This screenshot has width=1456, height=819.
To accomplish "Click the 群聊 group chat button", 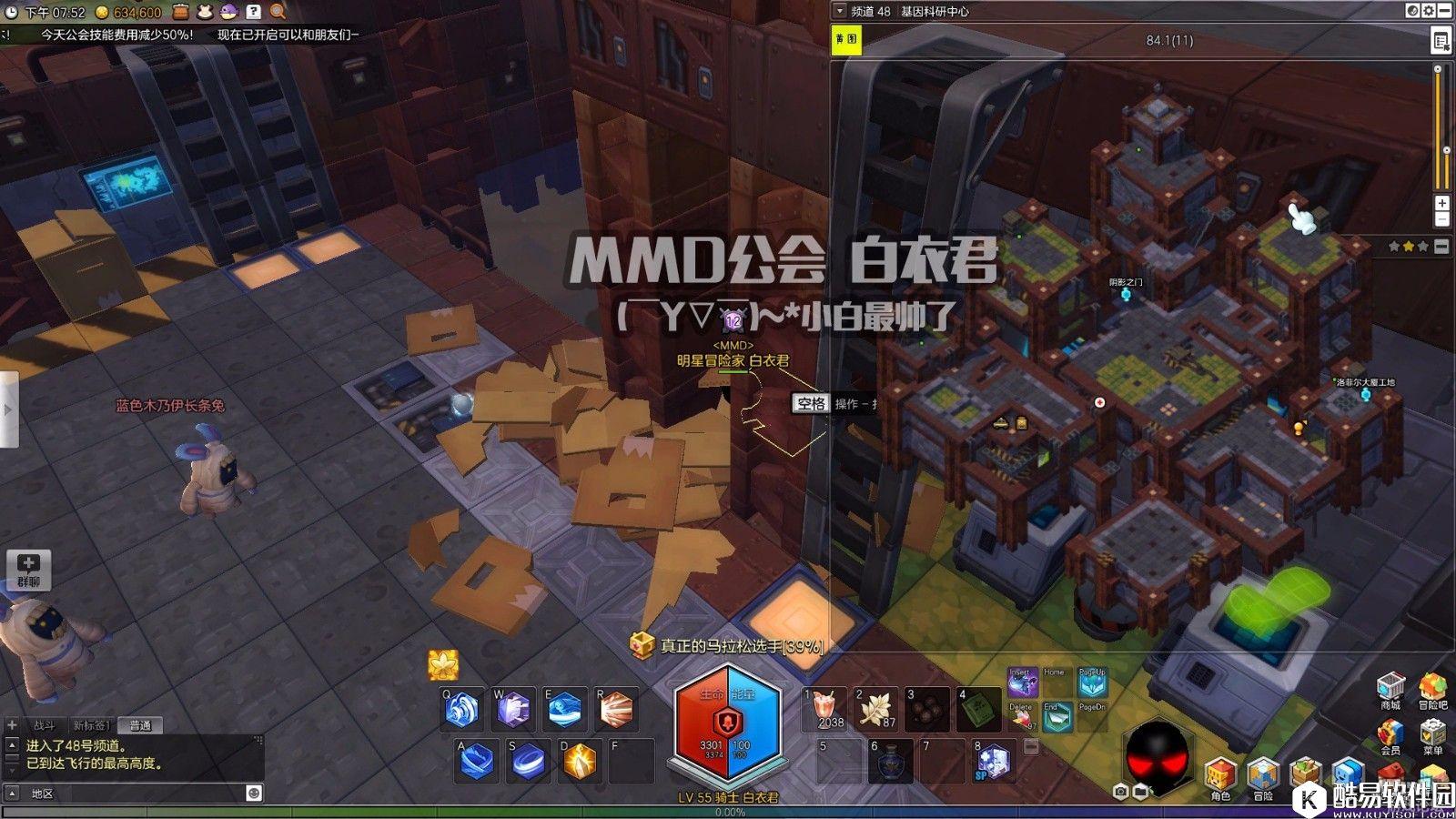I will click(x=28, y=569).
